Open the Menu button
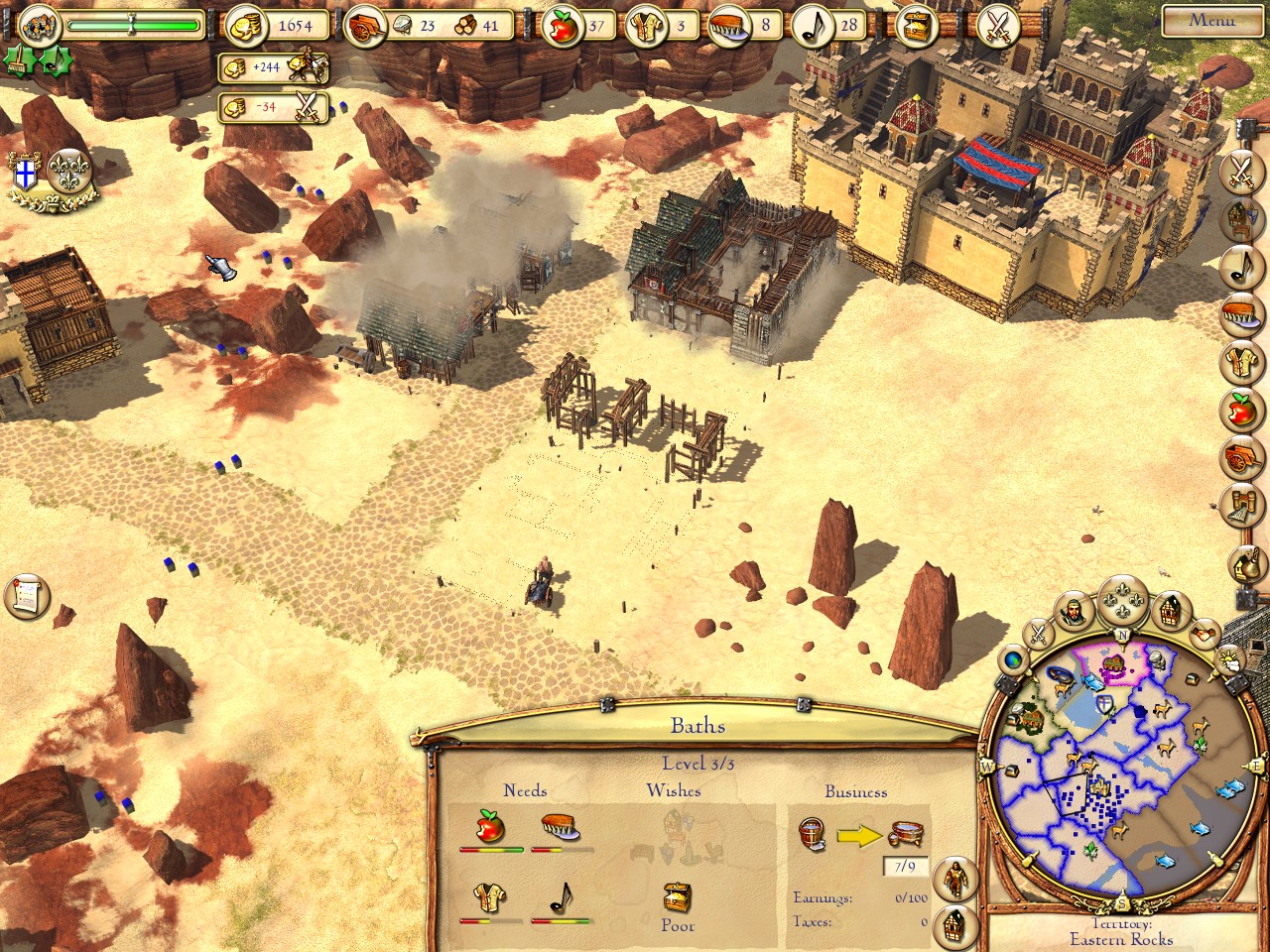 click(x=1211, y=21)
